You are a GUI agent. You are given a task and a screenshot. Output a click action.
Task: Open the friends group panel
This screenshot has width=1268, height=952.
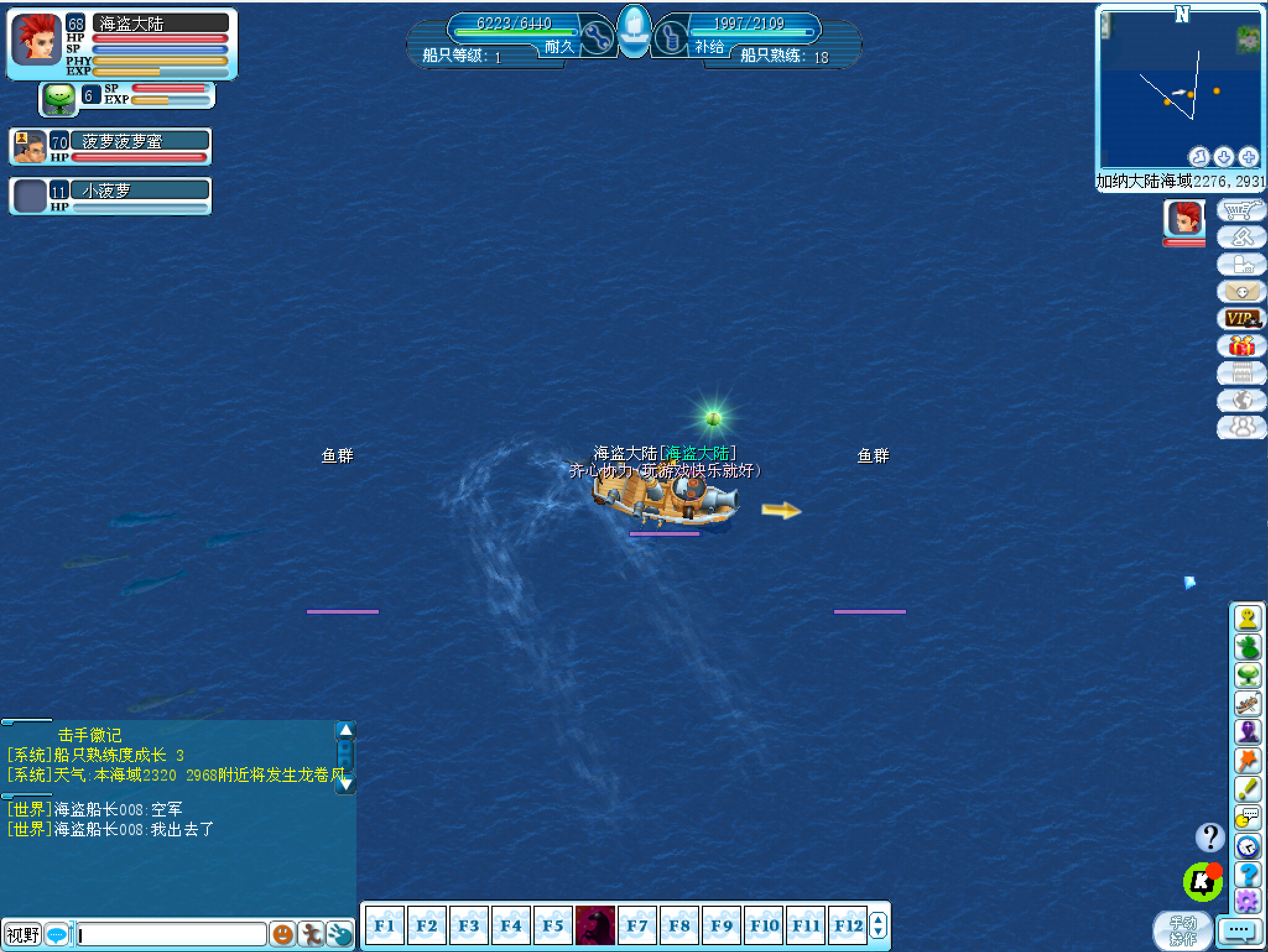1242,427
